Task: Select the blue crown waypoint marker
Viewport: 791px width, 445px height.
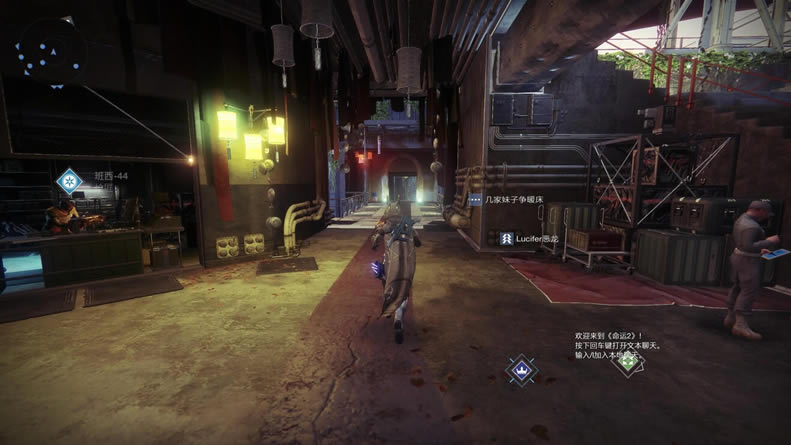Action: [520, 370]
